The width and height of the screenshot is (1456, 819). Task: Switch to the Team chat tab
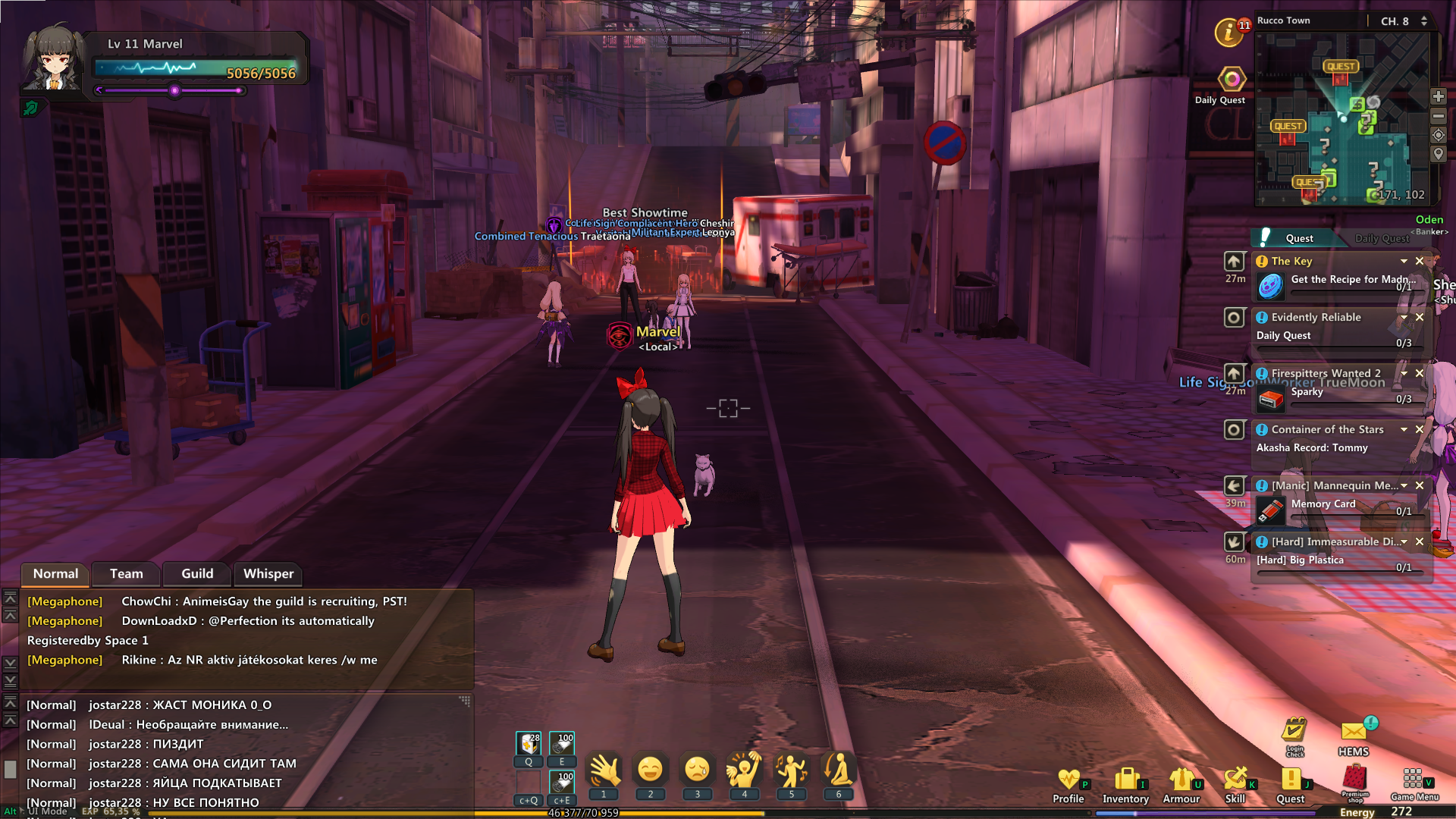(126, 574)
